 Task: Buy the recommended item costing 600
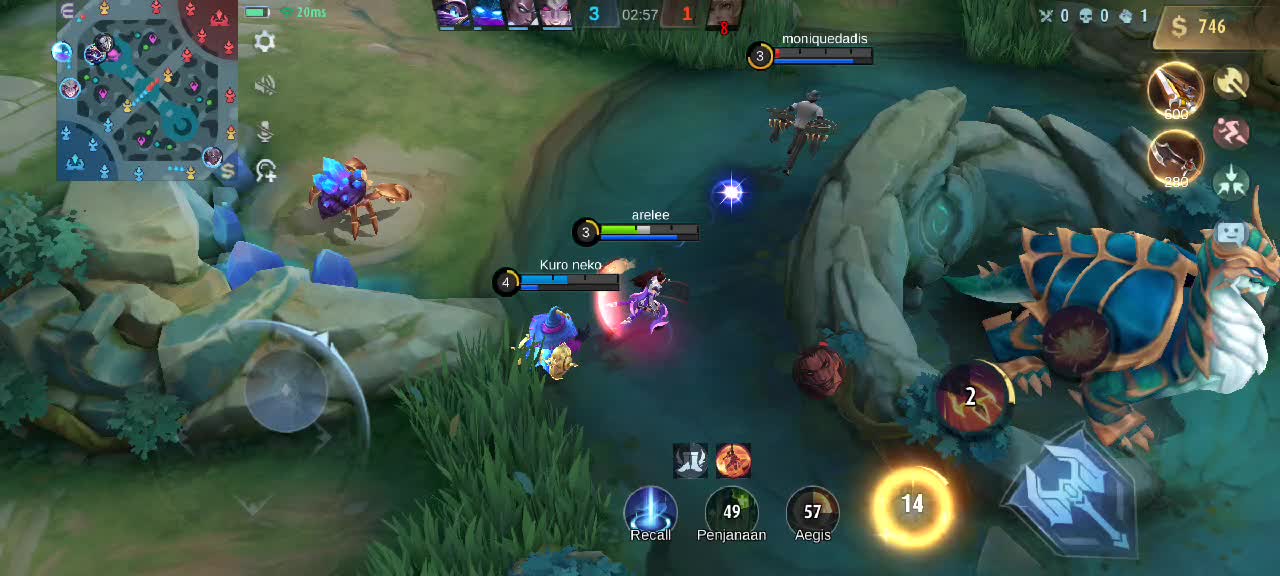[x=1175, y=91]
